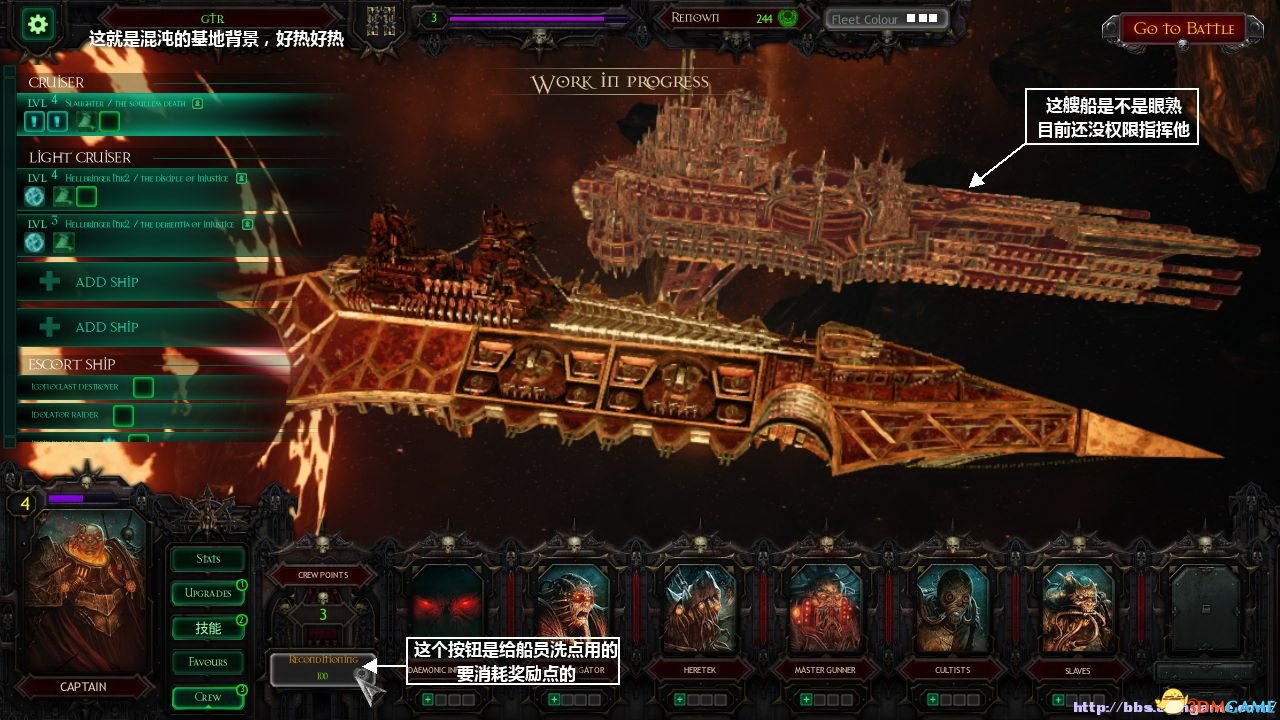This screenshot has width=1280, height=720.
Task: Choose the Idolator Raider escort row
Action: 70,414
